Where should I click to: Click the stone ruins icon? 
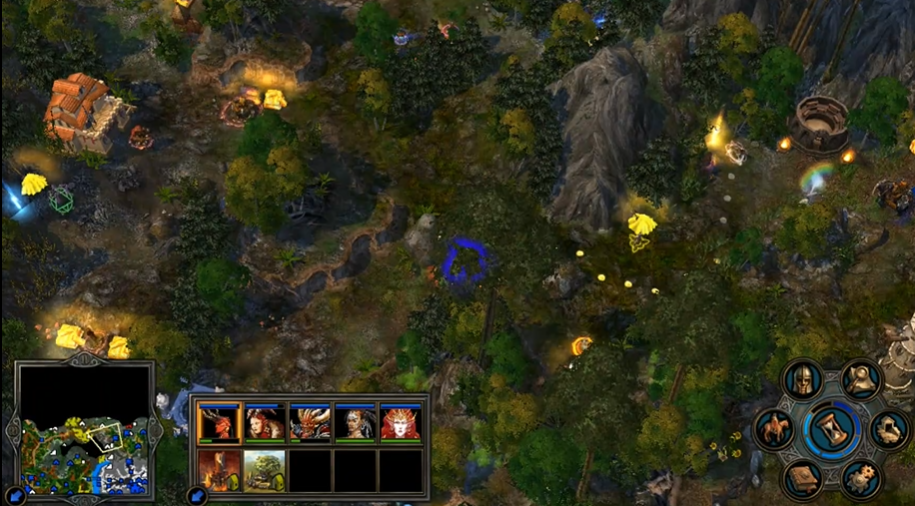coord(888,429)
